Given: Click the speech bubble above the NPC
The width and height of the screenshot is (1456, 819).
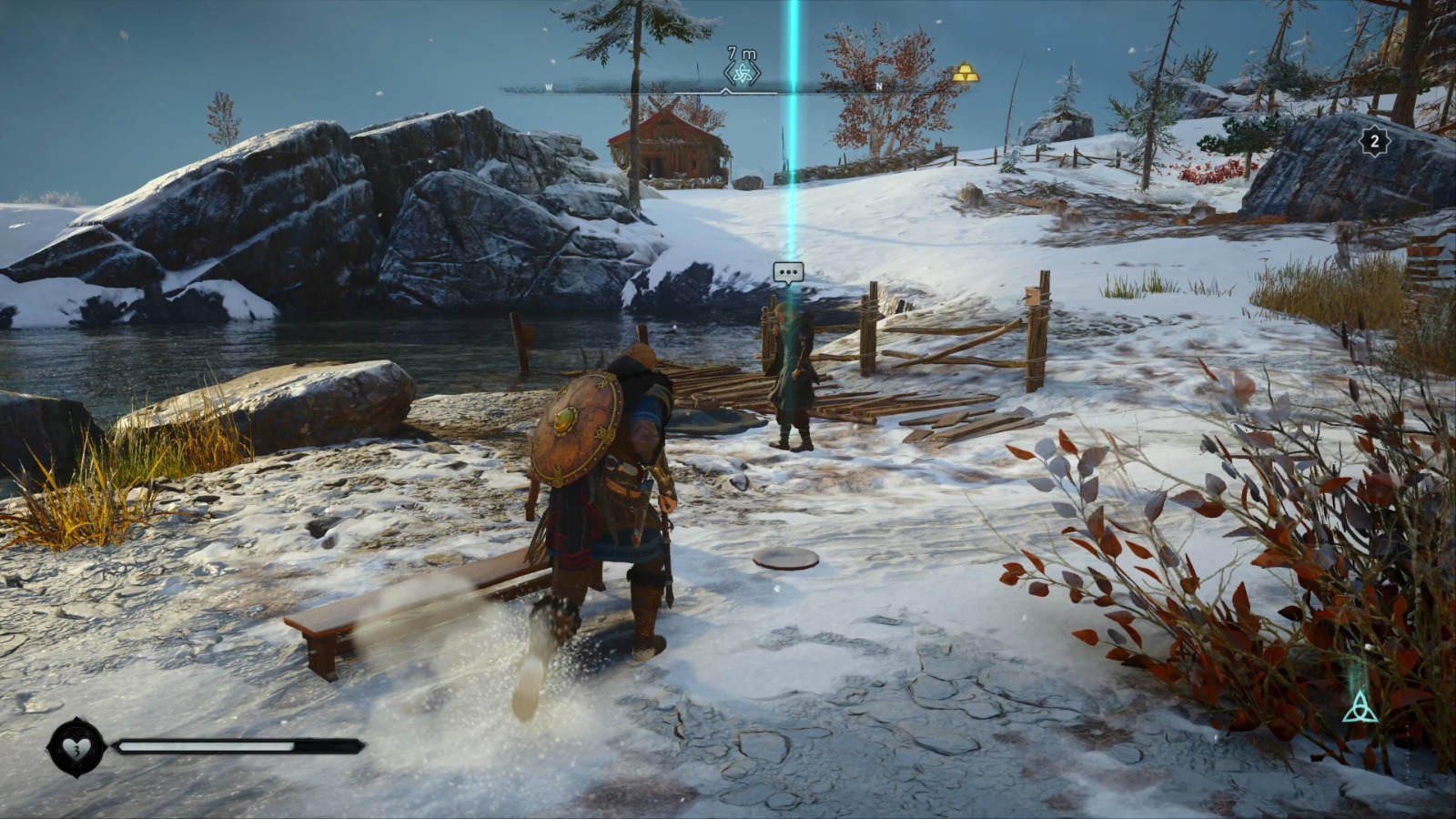Looking at the screenshot, I should coord(787,271).
